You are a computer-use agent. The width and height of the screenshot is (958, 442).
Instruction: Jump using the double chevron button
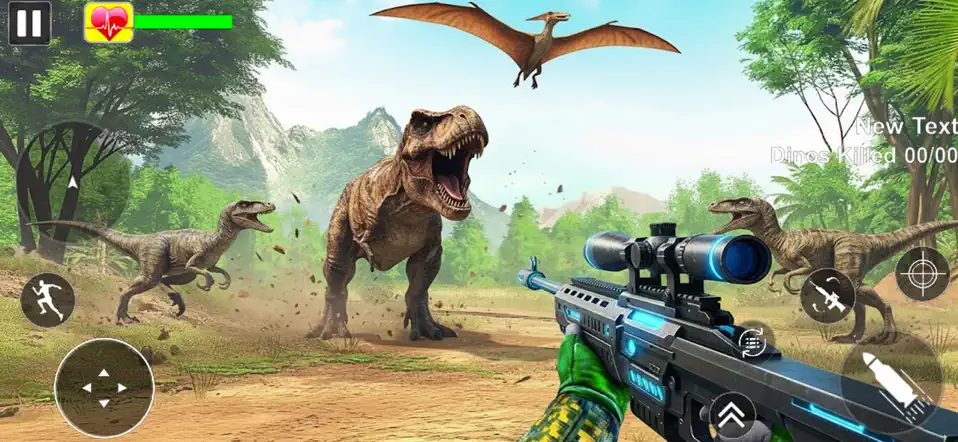[732, 414]
